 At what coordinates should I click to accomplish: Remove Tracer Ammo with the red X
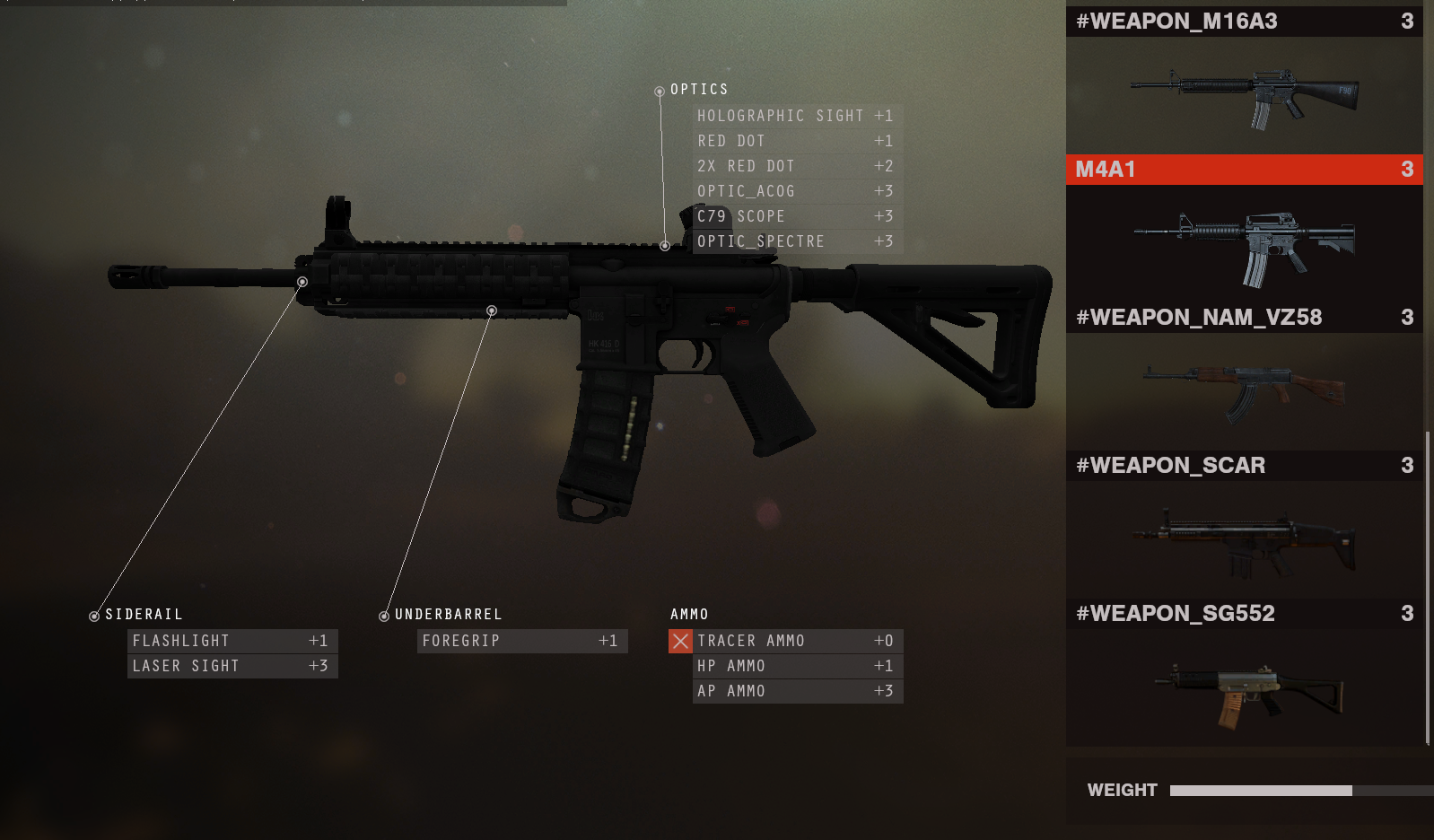point(680,641)
